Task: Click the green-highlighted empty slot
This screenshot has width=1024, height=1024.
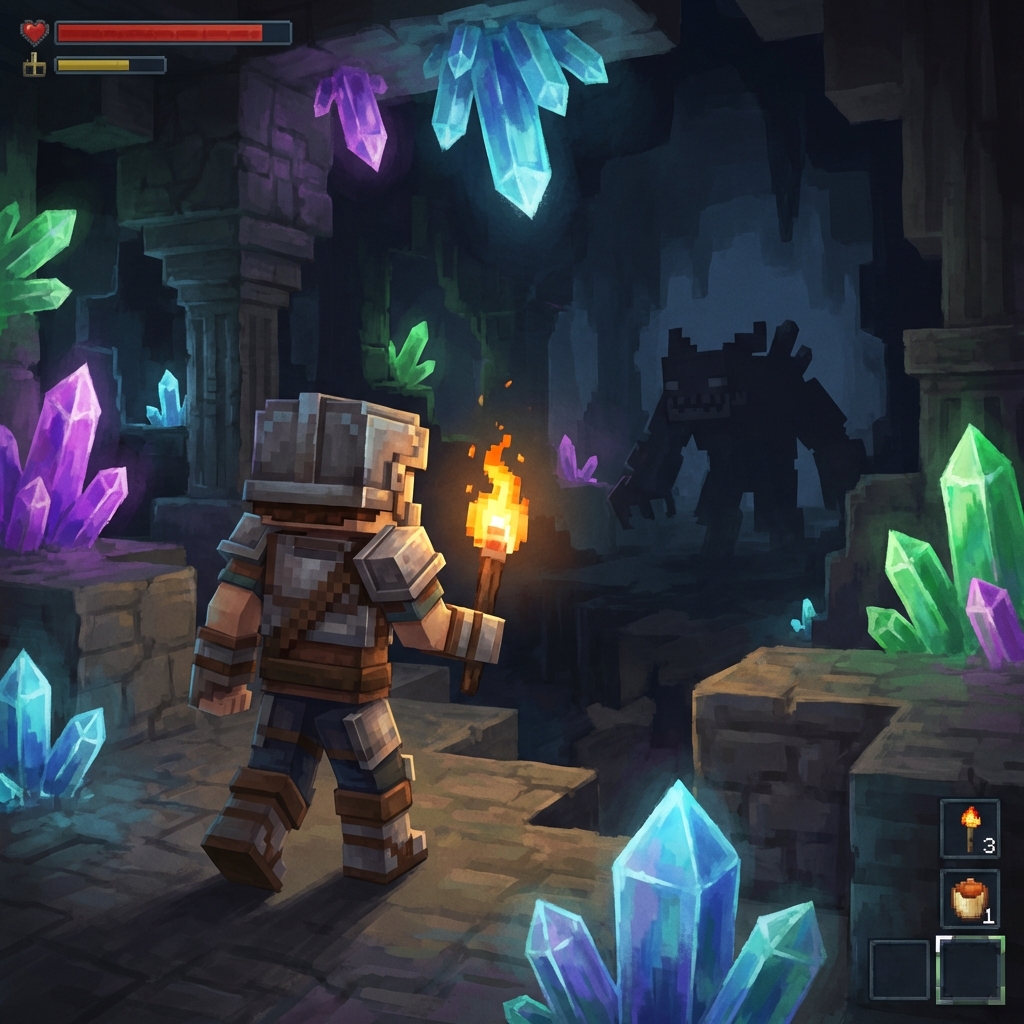Action: [970, 970]
